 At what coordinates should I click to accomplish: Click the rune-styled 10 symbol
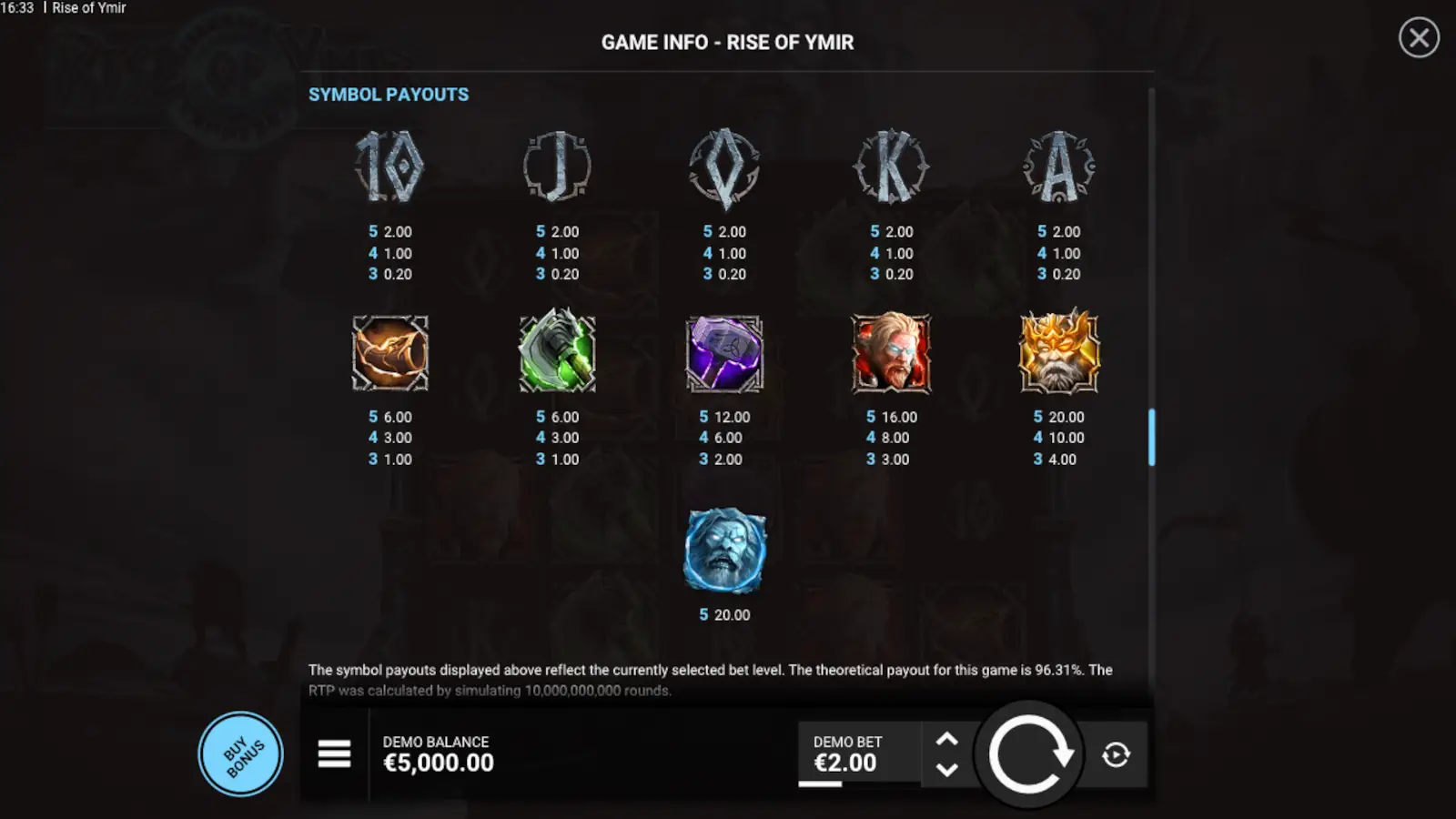390,168
